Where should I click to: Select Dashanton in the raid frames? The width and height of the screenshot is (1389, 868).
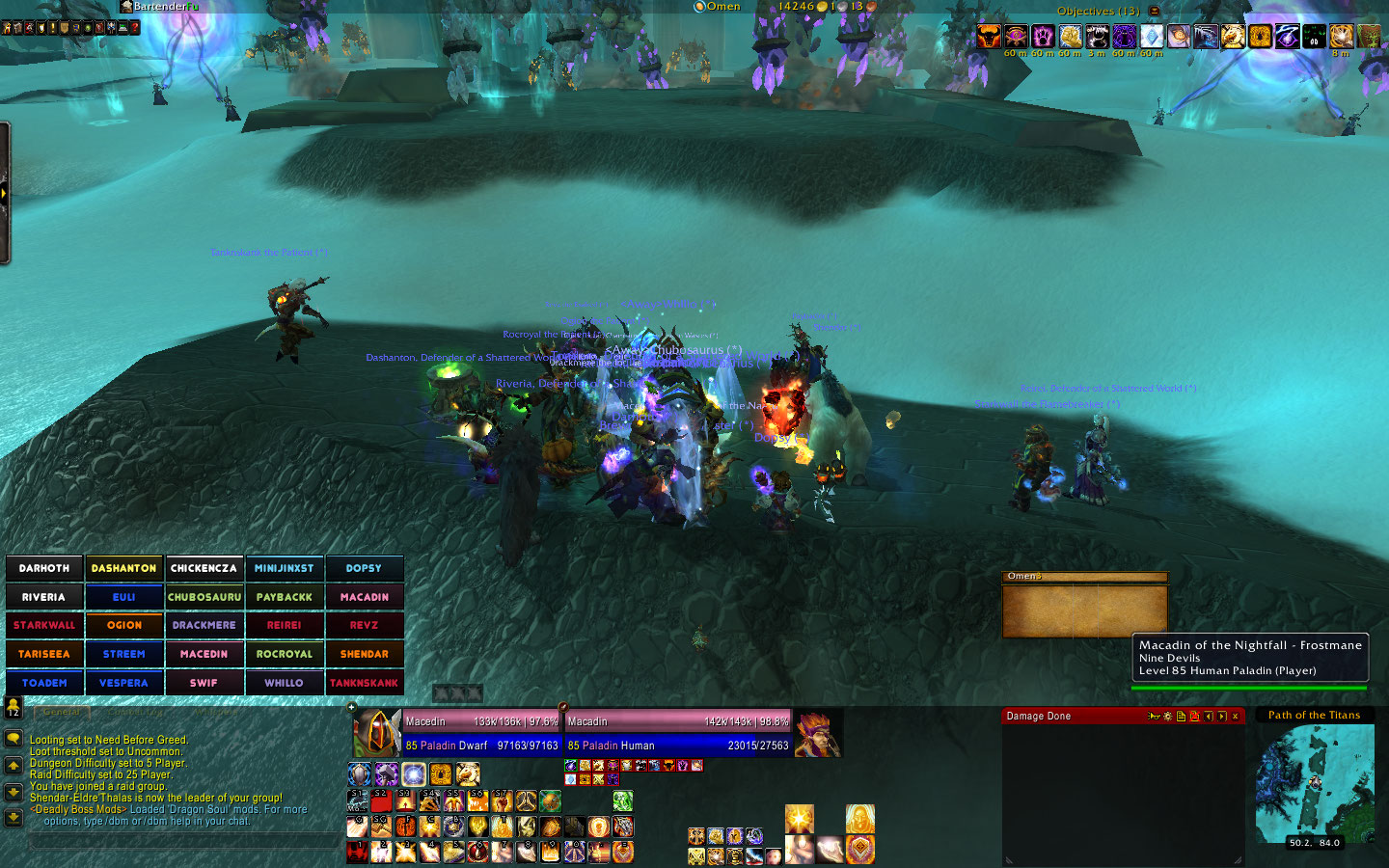click(124, 568)
